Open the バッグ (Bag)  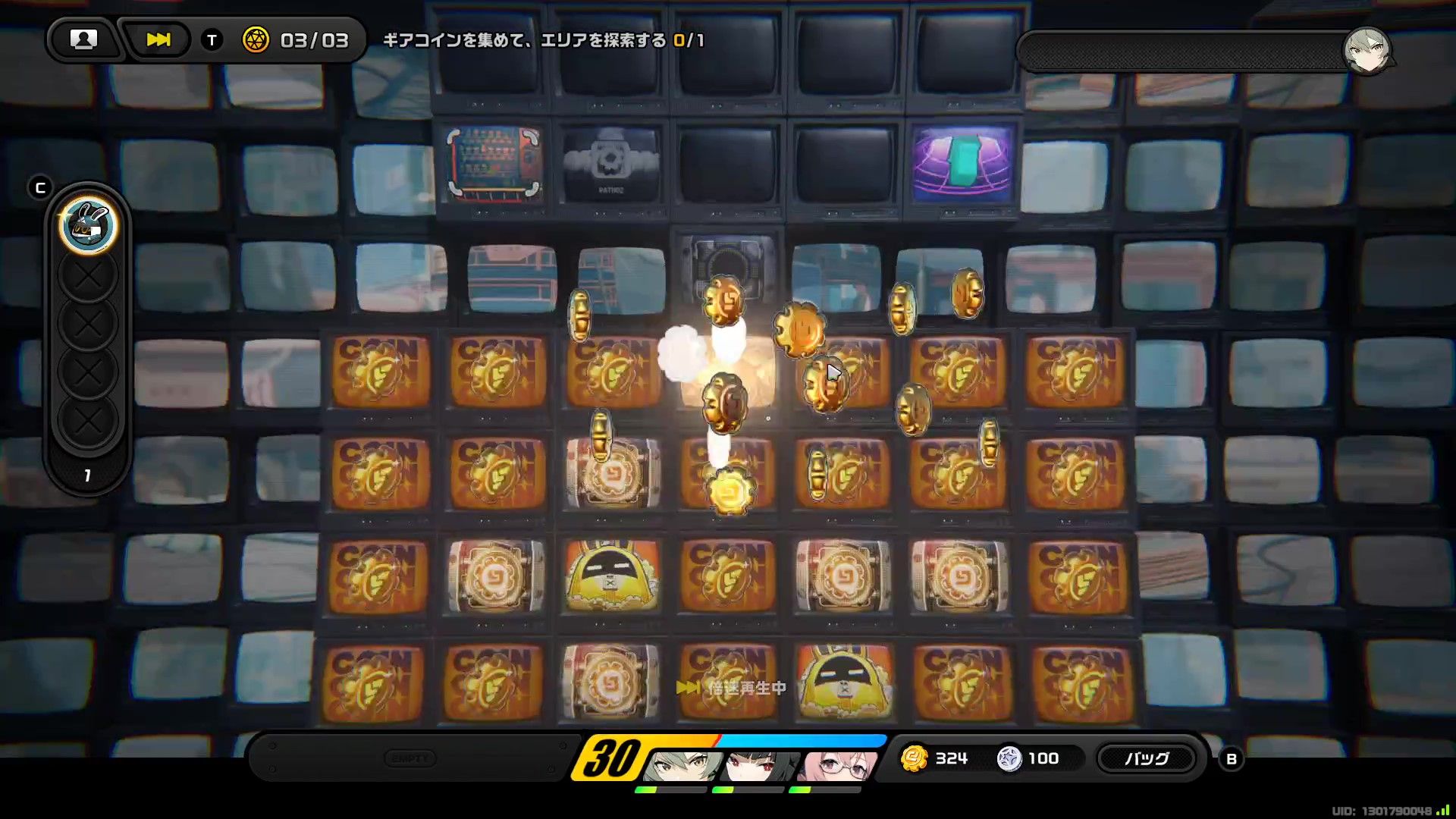(1147, 758)
